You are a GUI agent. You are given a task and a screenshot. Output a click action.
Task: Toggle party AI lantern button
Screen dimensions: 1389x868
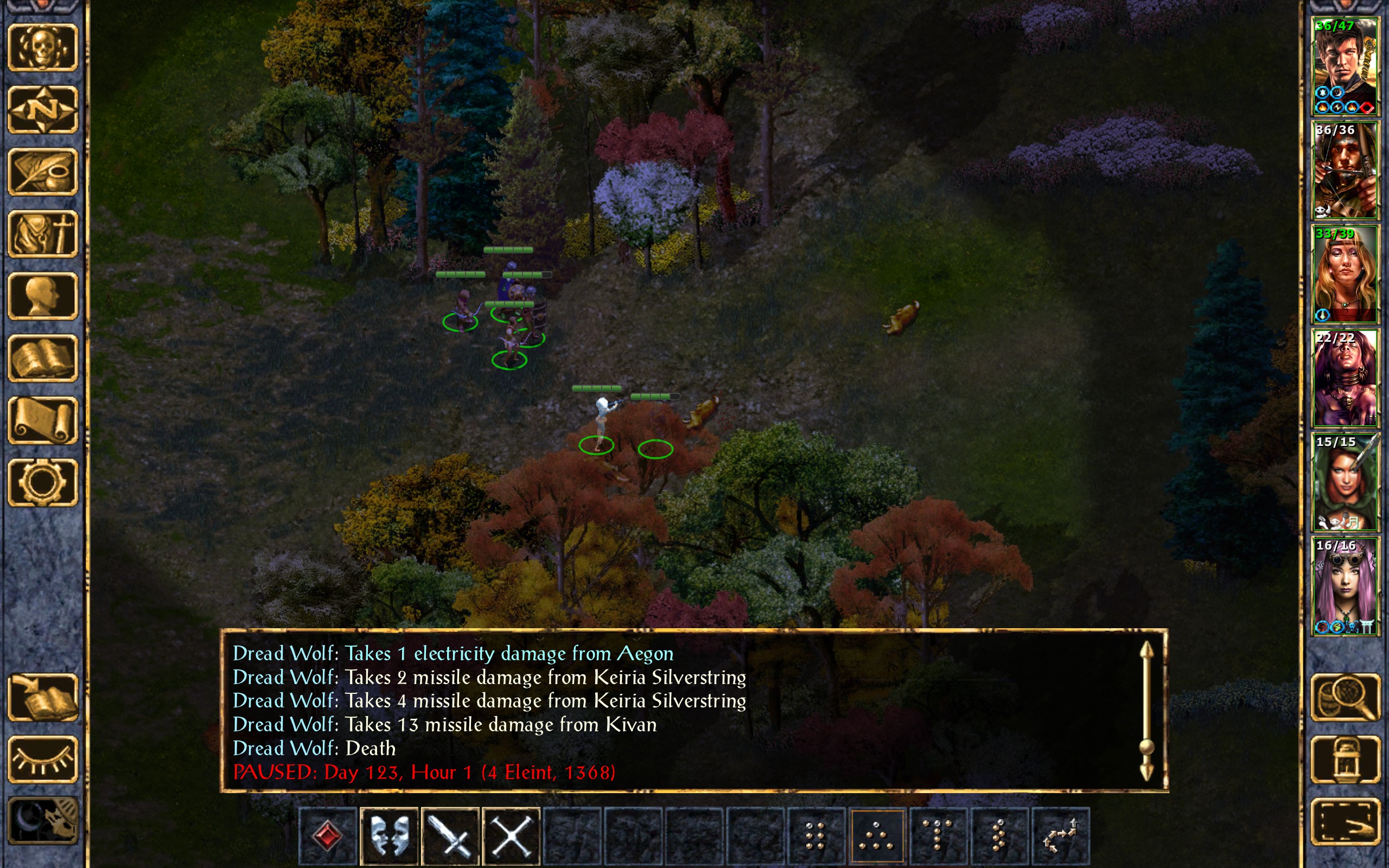1346,759
